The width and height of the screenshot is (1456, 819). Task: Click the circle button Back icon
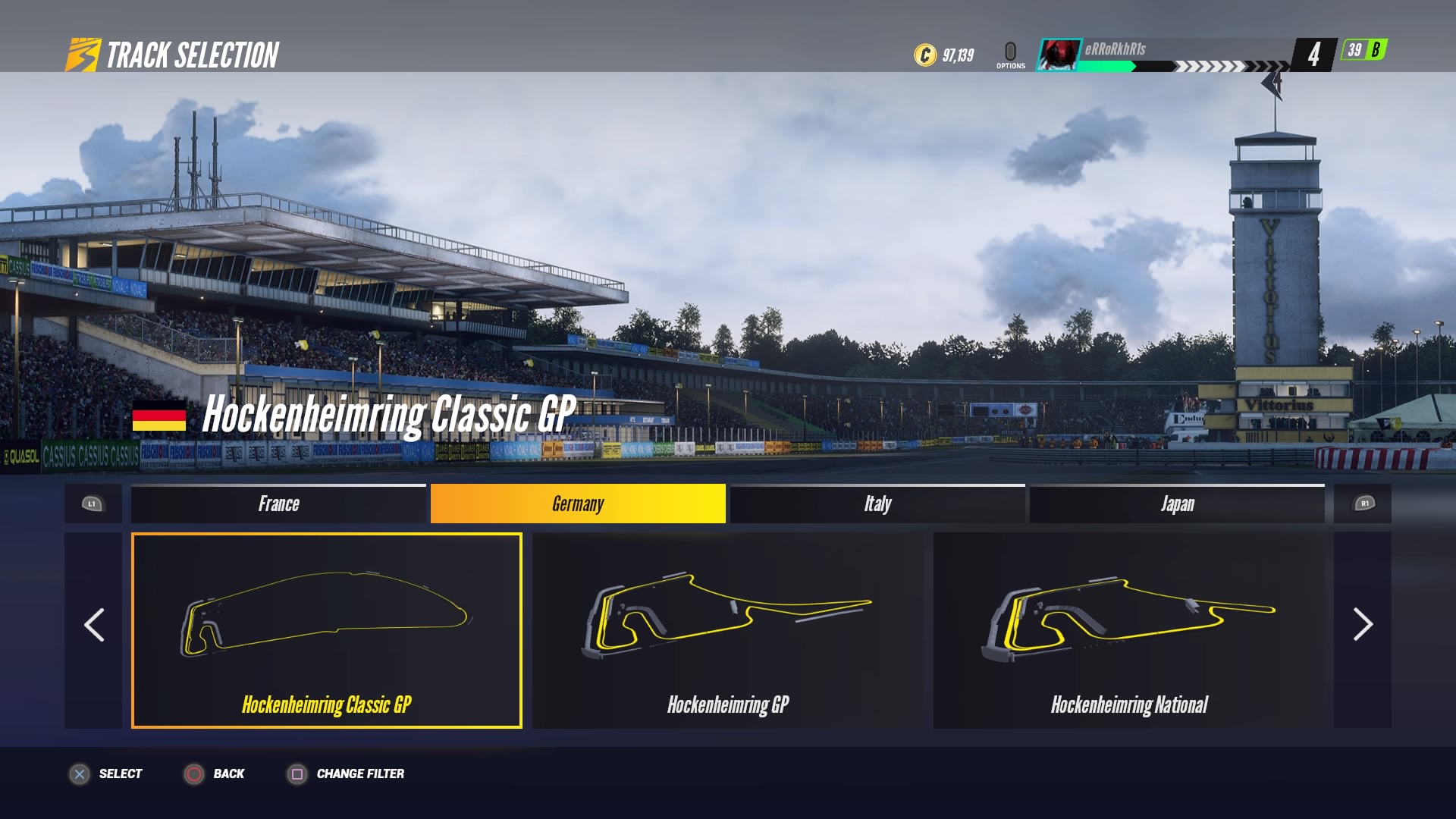[195, 773]
